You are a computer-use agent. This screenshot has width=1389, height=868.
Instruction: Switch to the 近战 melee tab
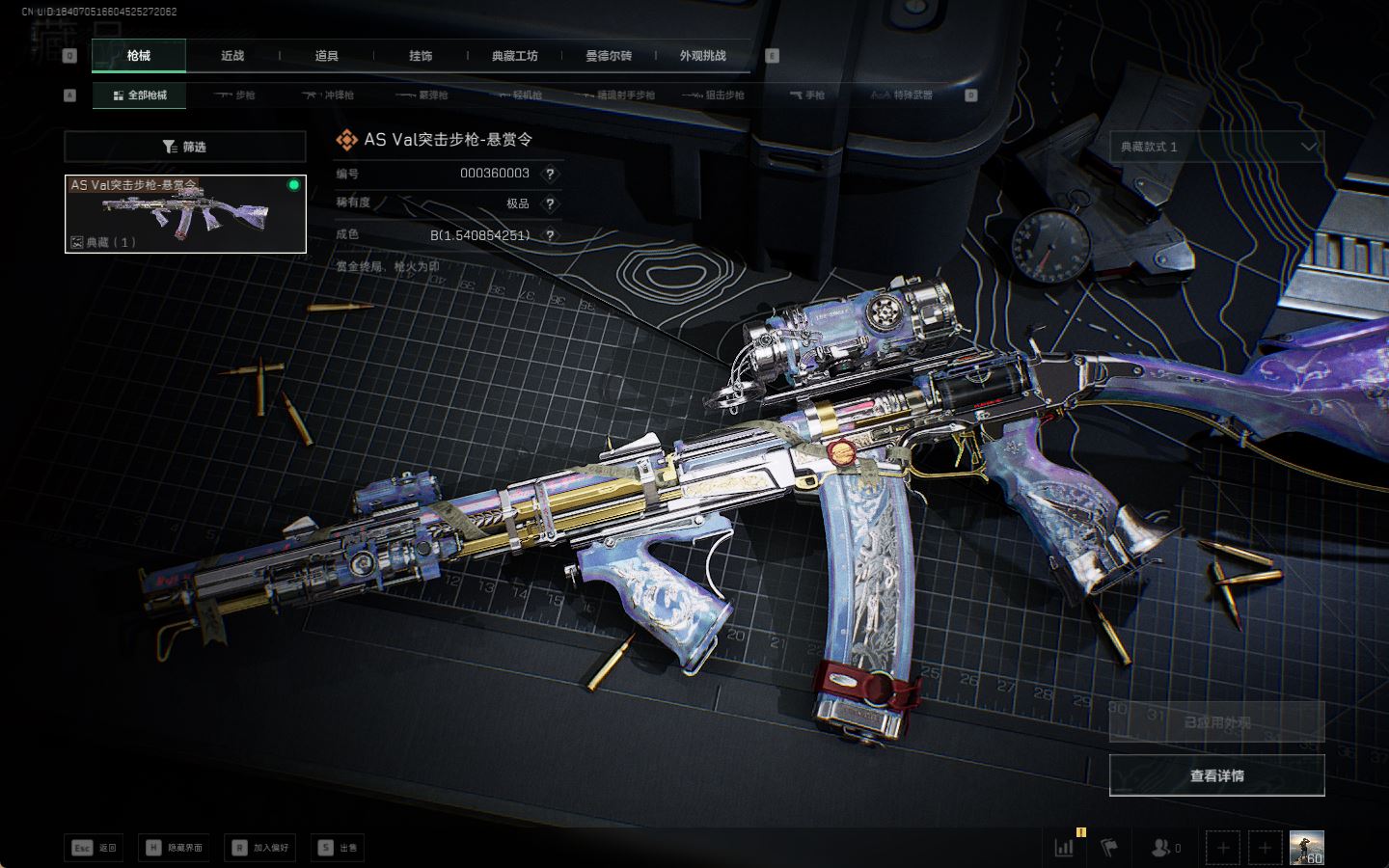(x=232, y=56)
